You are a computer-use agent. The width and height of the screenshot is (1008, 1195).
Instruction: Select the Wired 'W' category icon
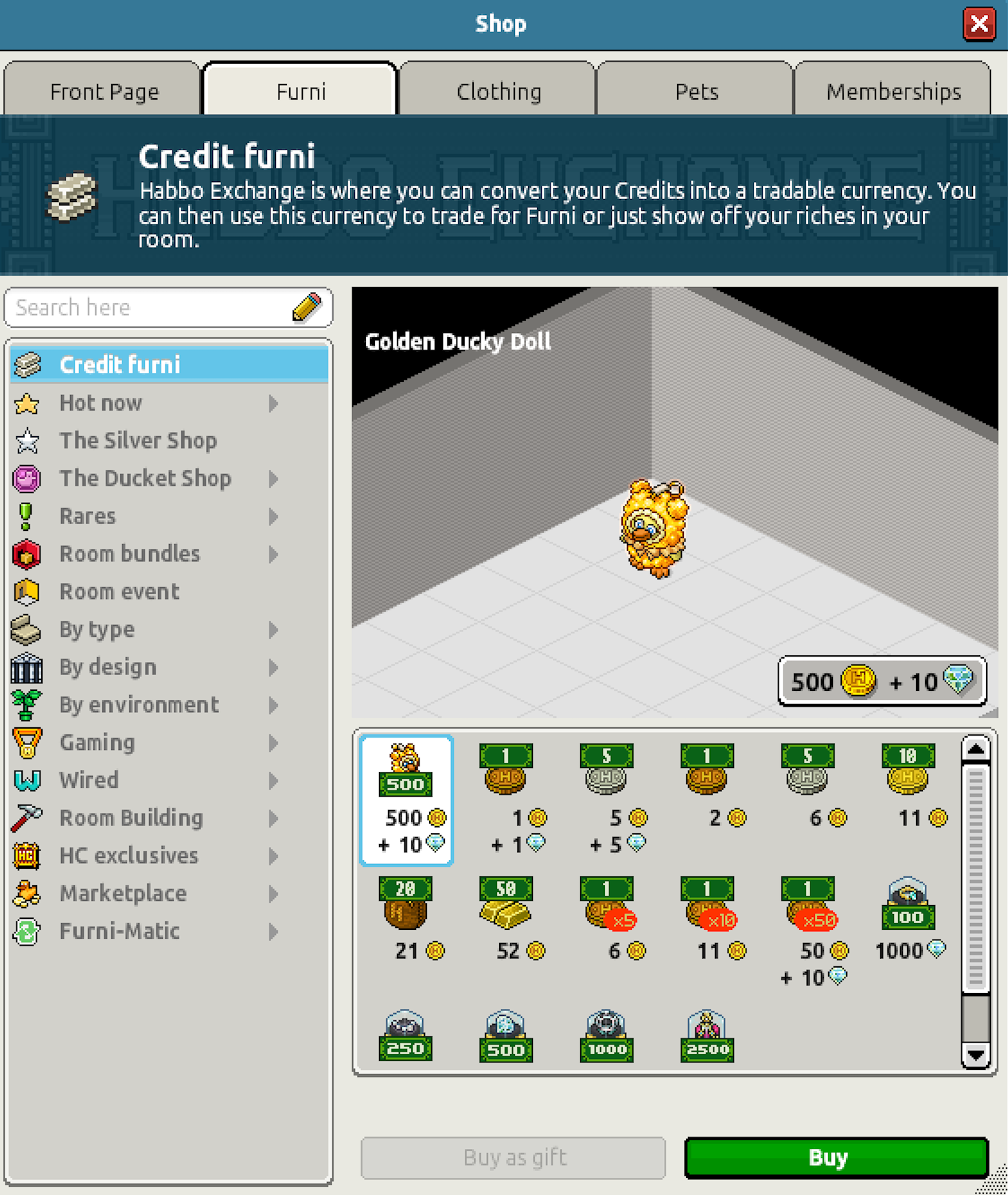click(26, 780)
